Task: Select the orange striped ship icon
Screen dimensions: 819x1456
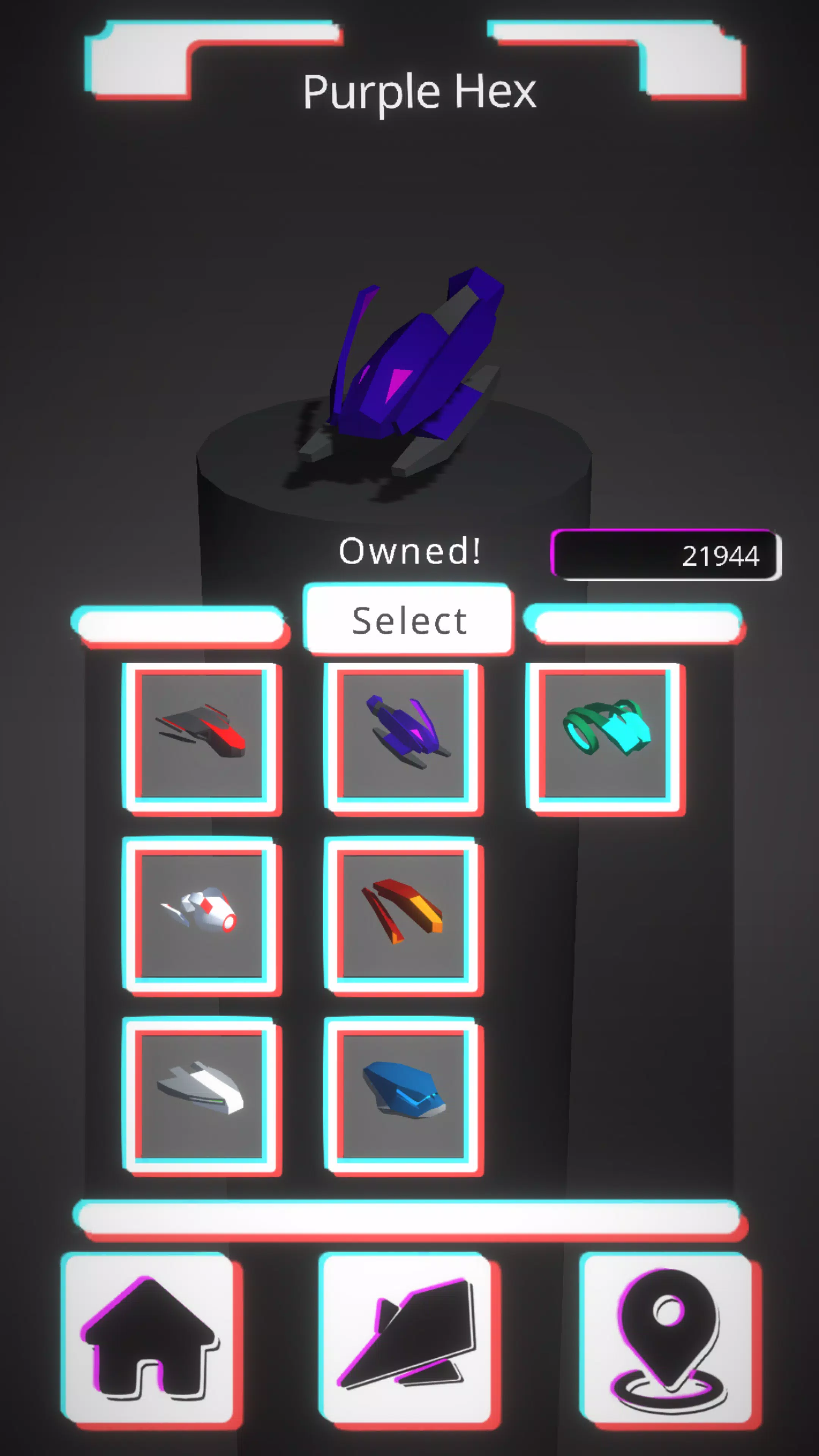Action: click(406, 916)
